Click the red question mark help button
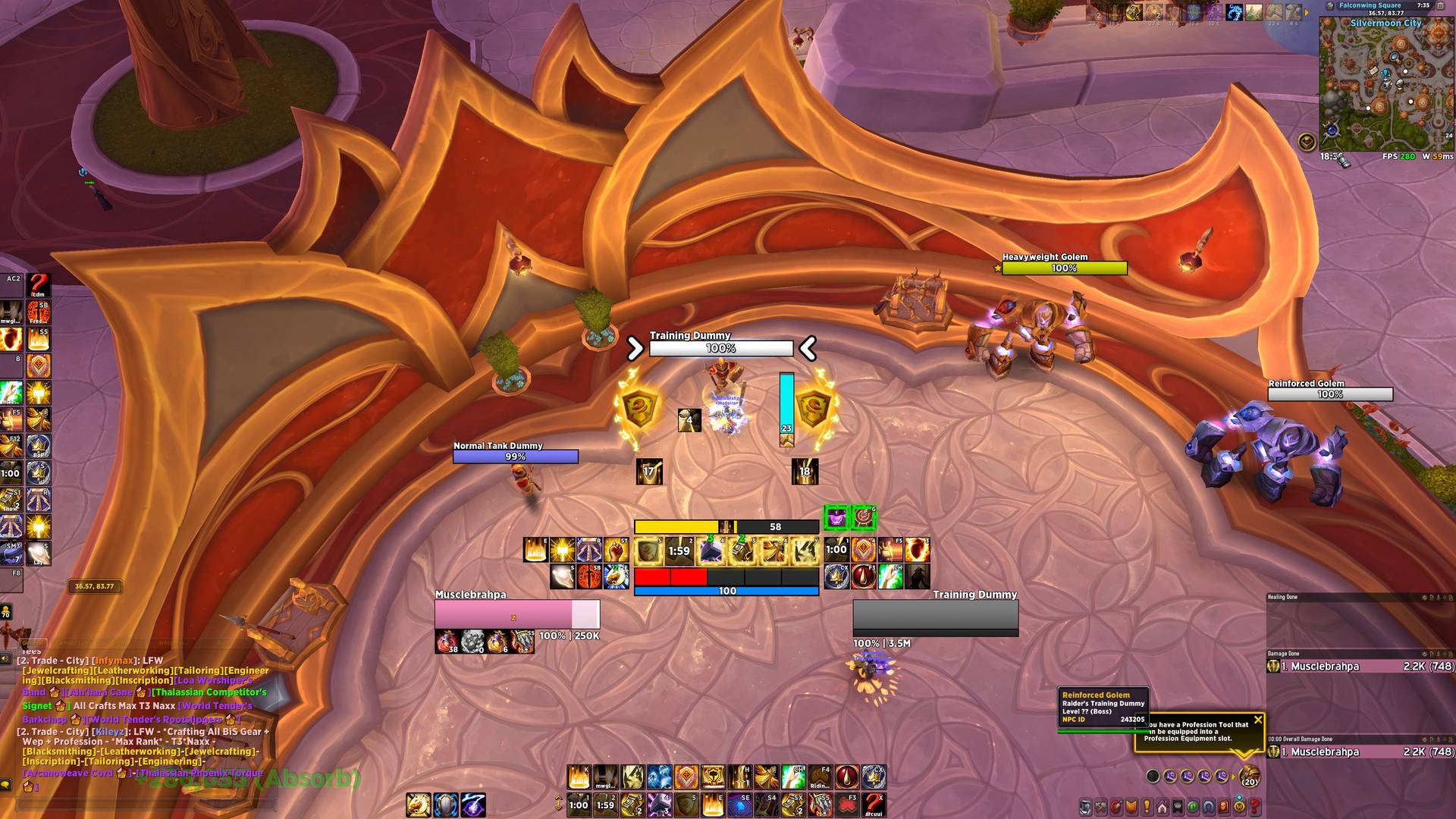Viewport: 1456px width, 819px height. pos(1254,807)
